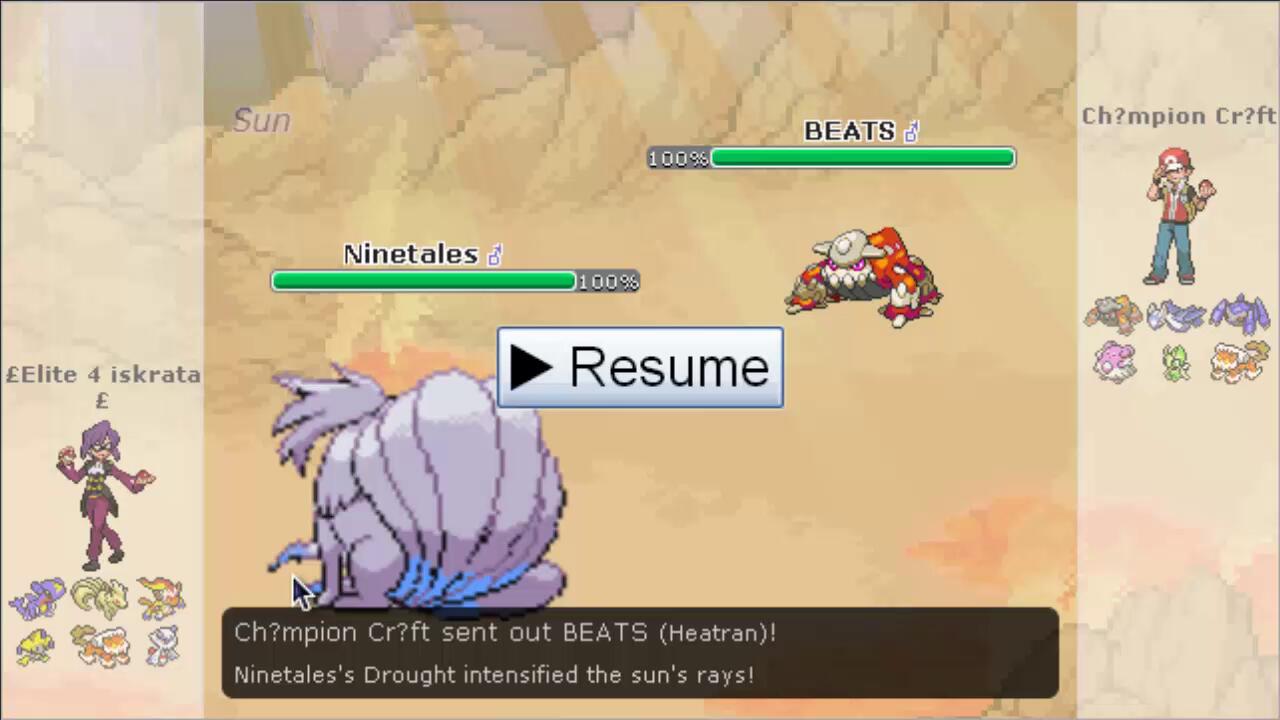Click Celebi icon in Champion Cr?ft's team
This screenshot has width=1280, height=720.
(x=1176, y=362)
